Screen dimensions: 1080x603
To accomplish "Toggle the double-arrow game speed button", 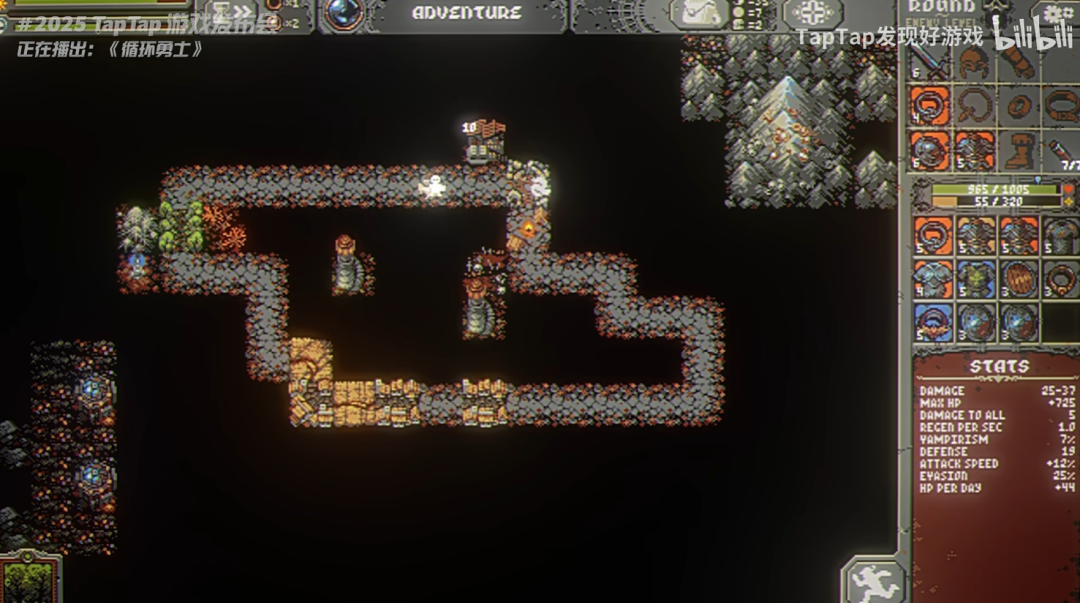I will click(235, 13).
